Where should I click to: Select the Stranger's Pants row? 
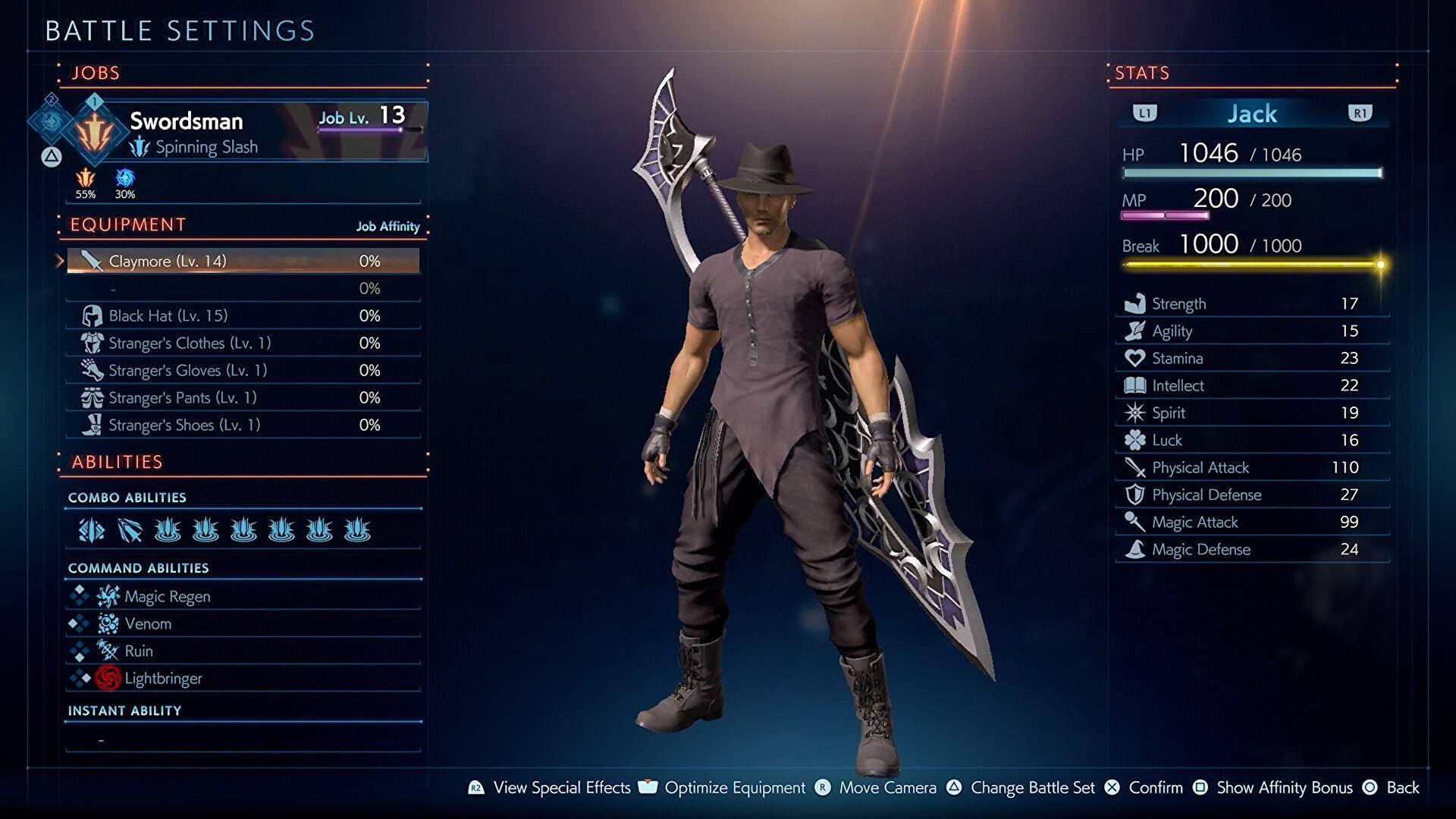[x=243, y=397]
